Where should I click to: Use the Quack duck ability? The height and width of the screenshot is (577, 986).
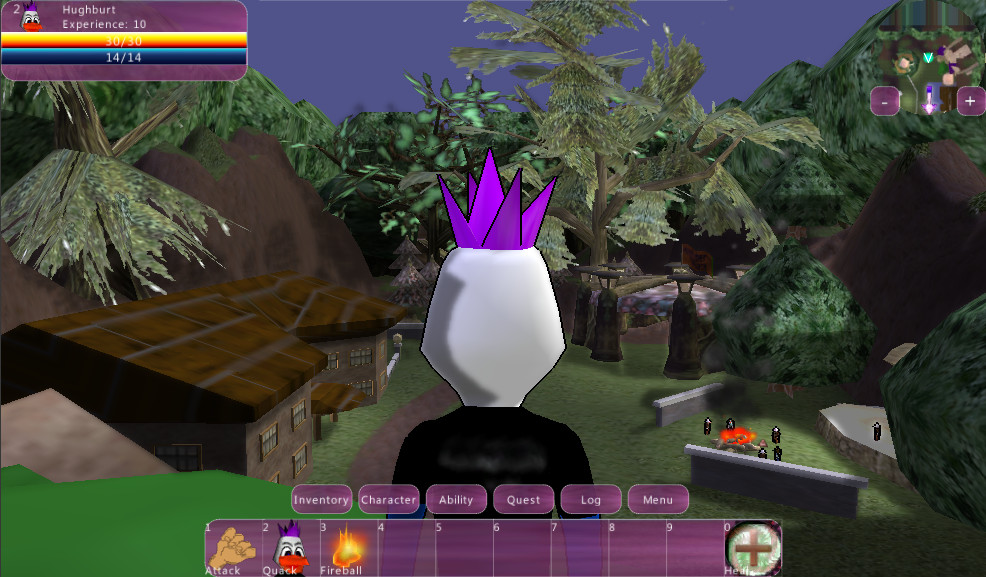click(x=289, y=547)
